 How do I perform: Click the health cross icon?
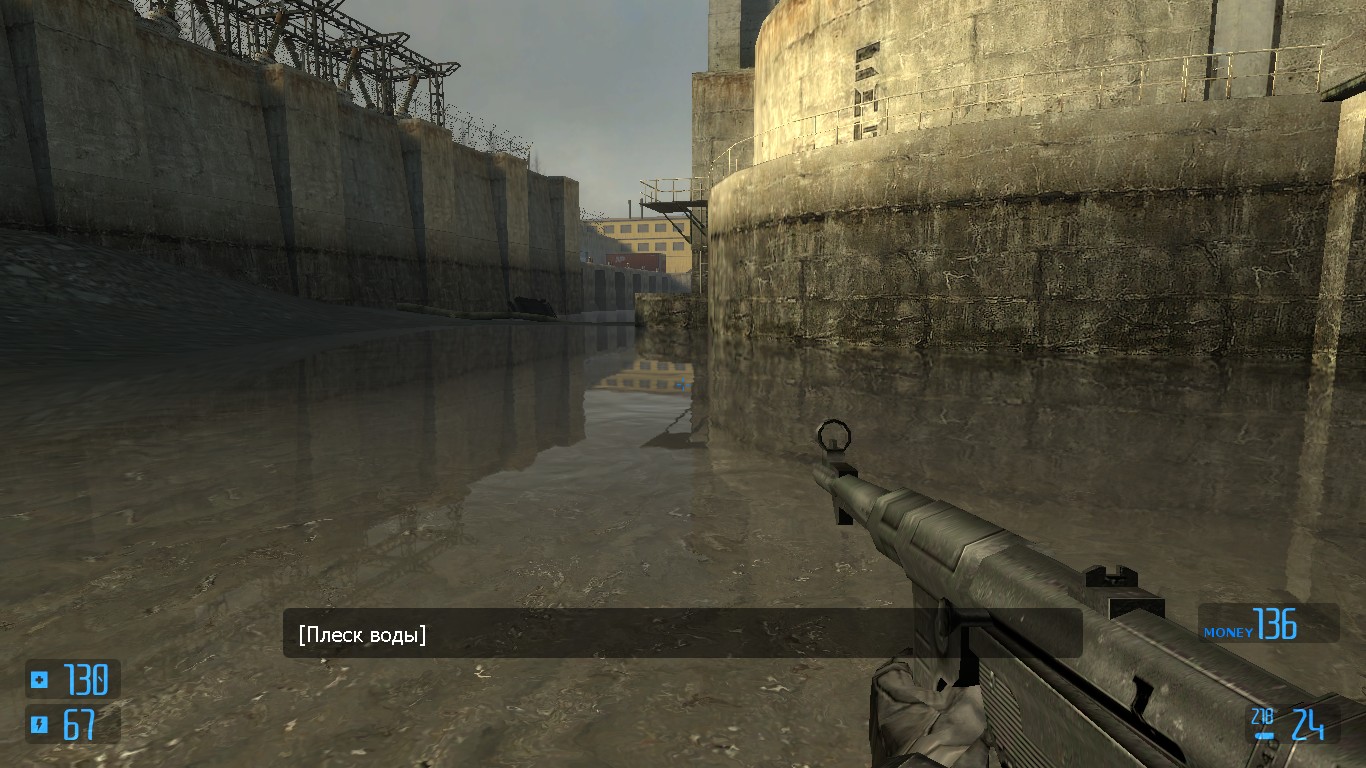click(39, 680)
